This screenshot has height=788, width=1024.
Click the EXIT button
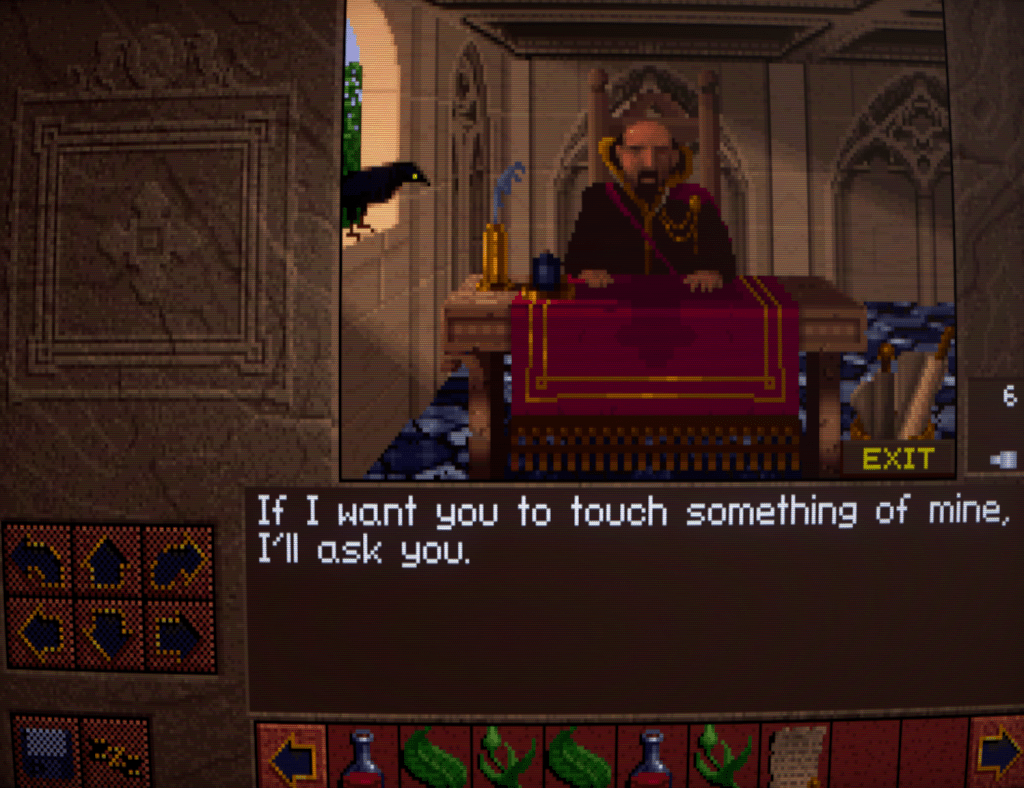[x=898, y=459]
